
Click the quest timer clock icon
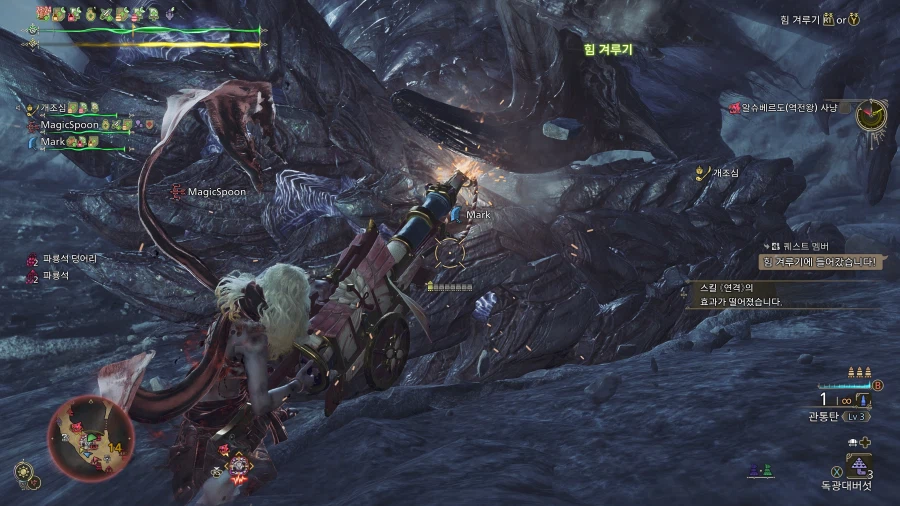click(x=872, y=113)
